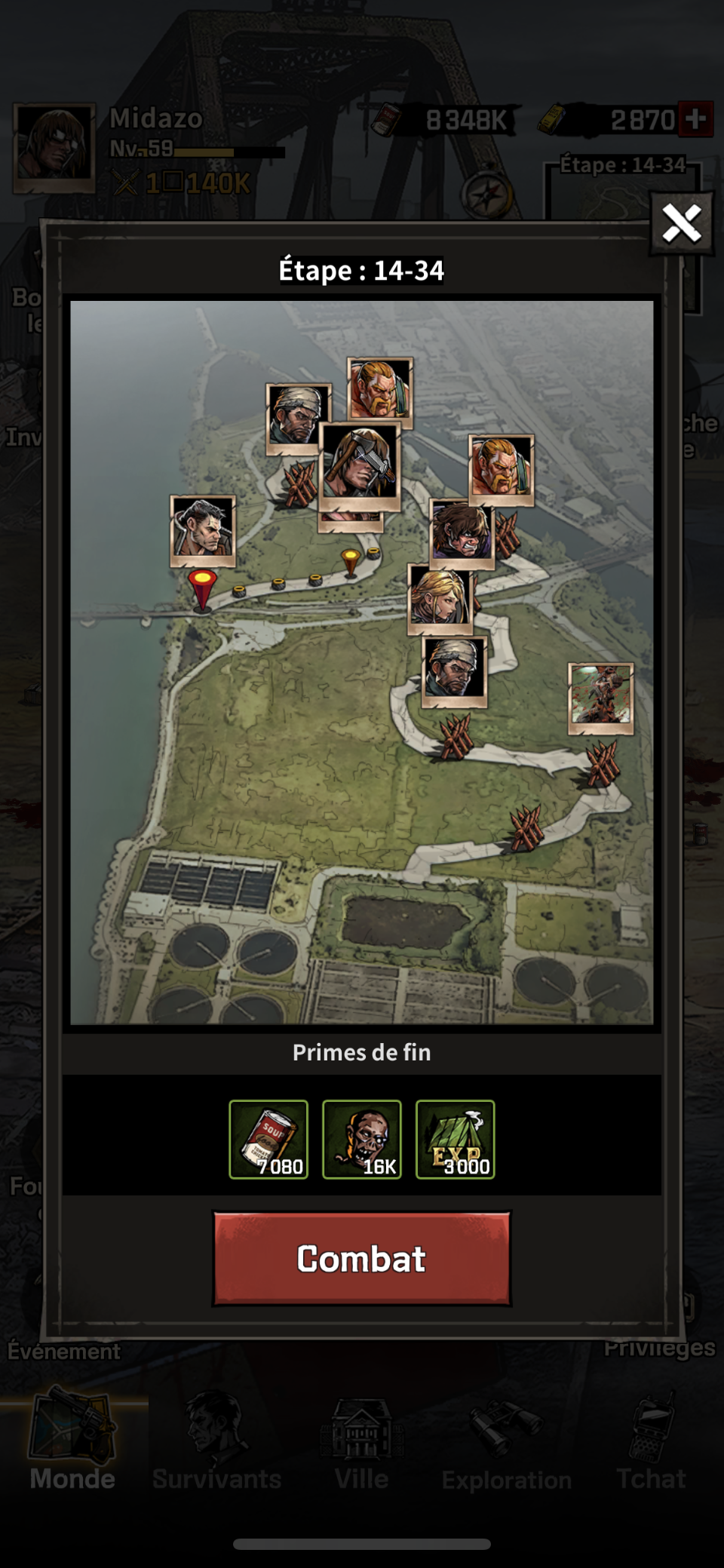Open Midazo's player profile portrait
Viewport: 724px width, 1568px height.
coord(54,148)
